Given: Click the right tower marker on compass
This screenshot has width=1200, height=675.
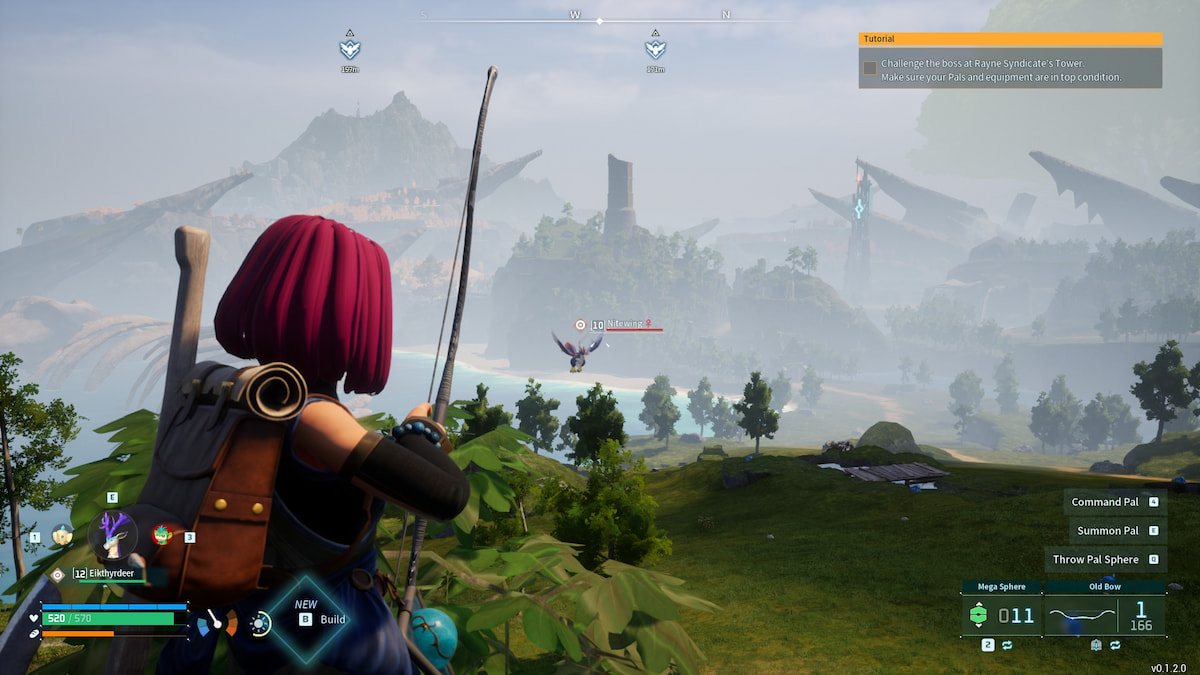Looking at the screenshot, I should (655, 48).
